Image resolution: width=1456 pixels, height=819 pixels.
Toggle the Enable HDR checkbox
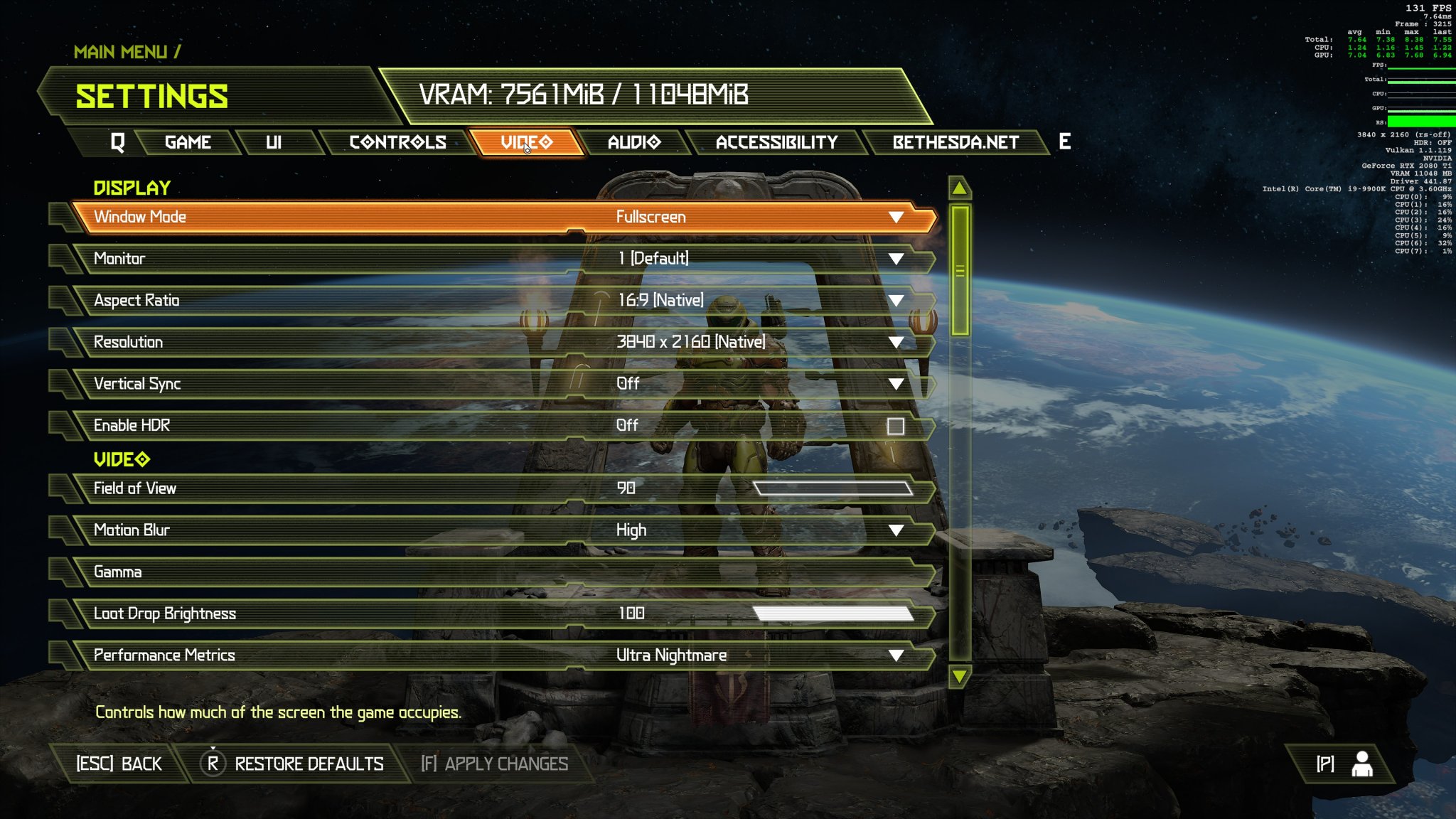[895, 425]
